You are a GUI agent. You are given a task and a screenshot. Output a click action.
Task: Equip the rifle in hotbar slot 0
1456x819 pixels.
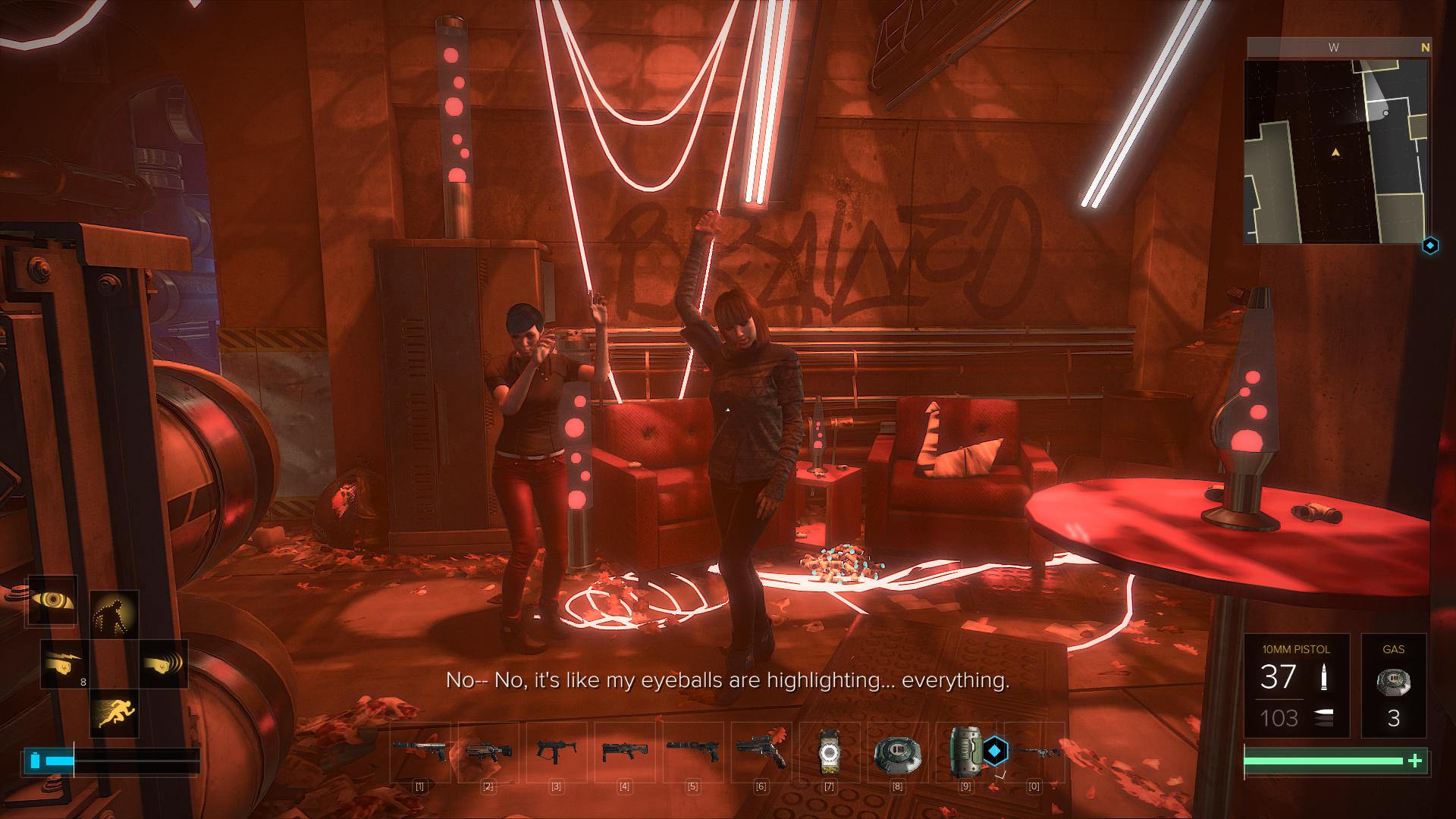(1034, 752)
